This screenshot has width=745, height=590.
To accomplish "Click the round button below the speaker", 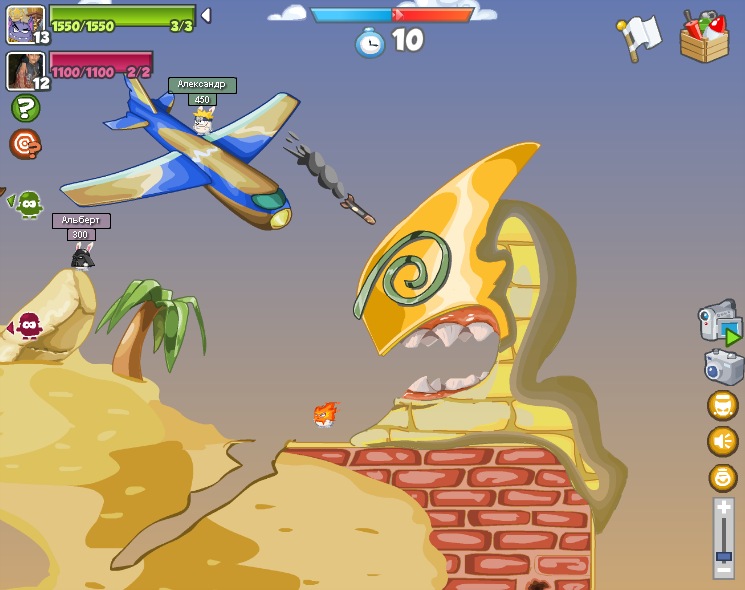I will [x=722, y=478].
